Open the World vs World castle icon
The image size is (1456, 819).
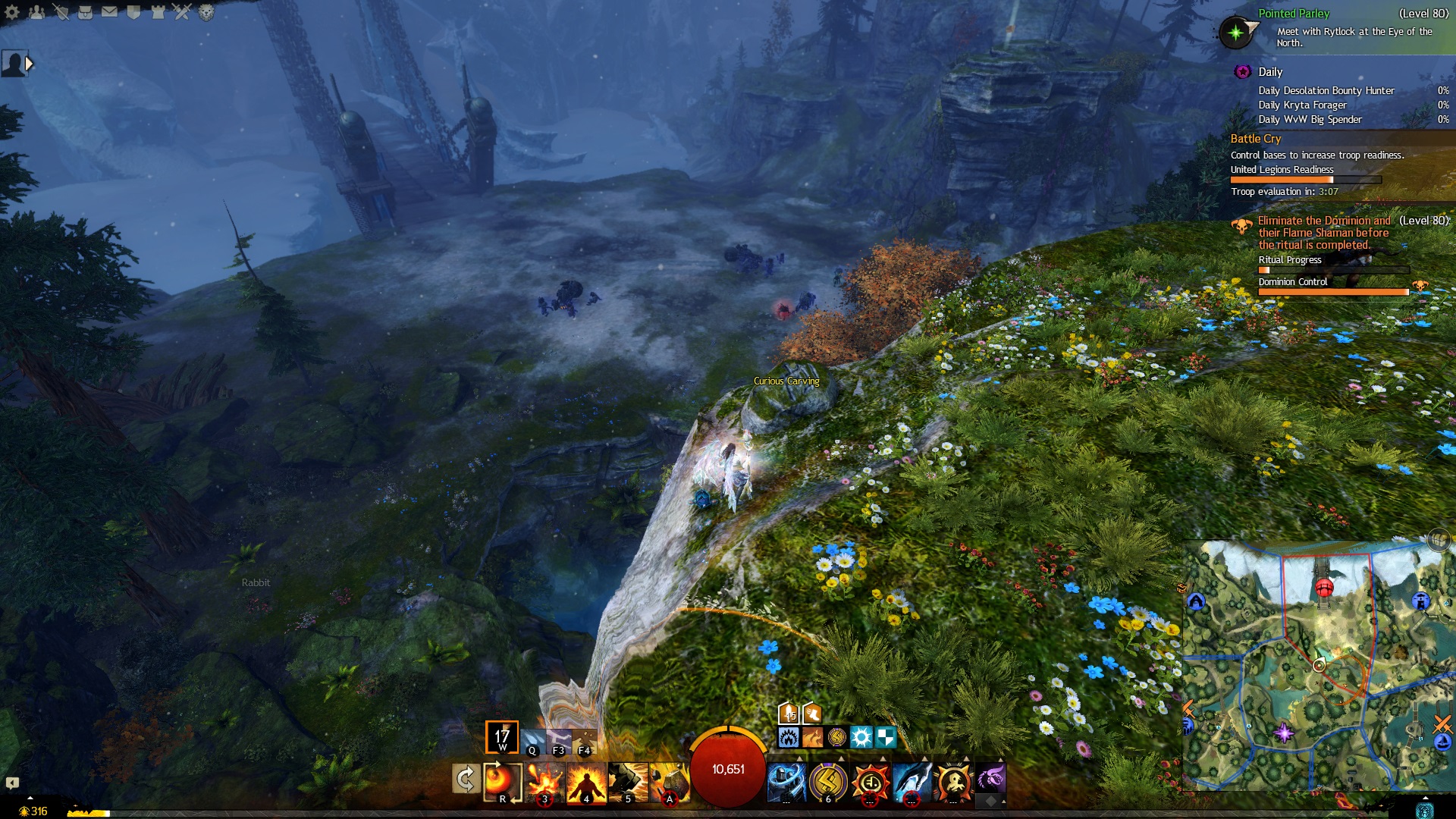158,12
